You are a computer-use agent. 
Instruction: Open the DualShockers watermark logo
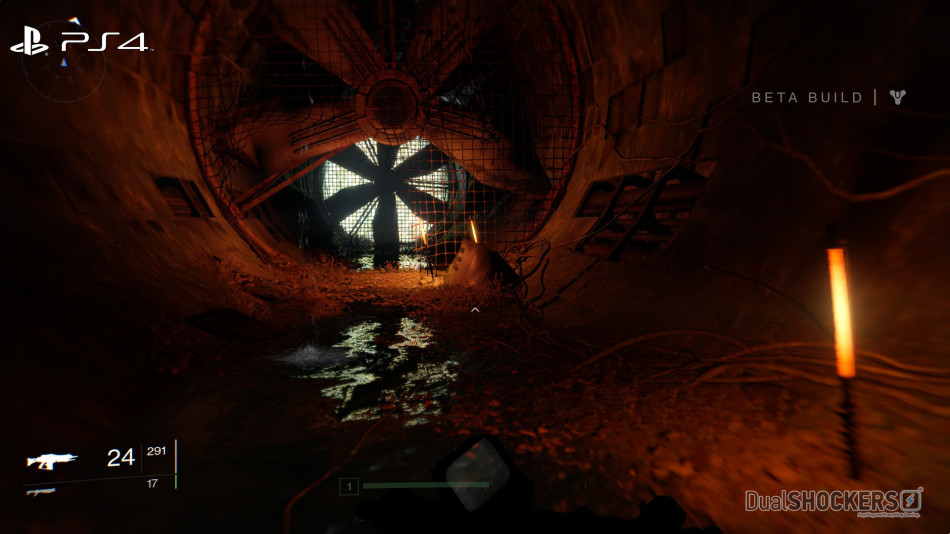coord(833,500)
